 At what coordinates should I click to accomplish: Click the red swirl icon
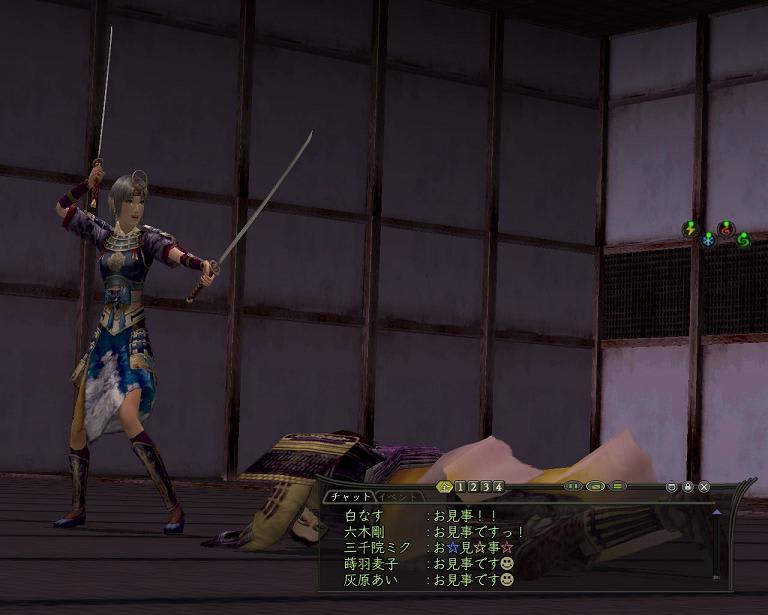726,229
